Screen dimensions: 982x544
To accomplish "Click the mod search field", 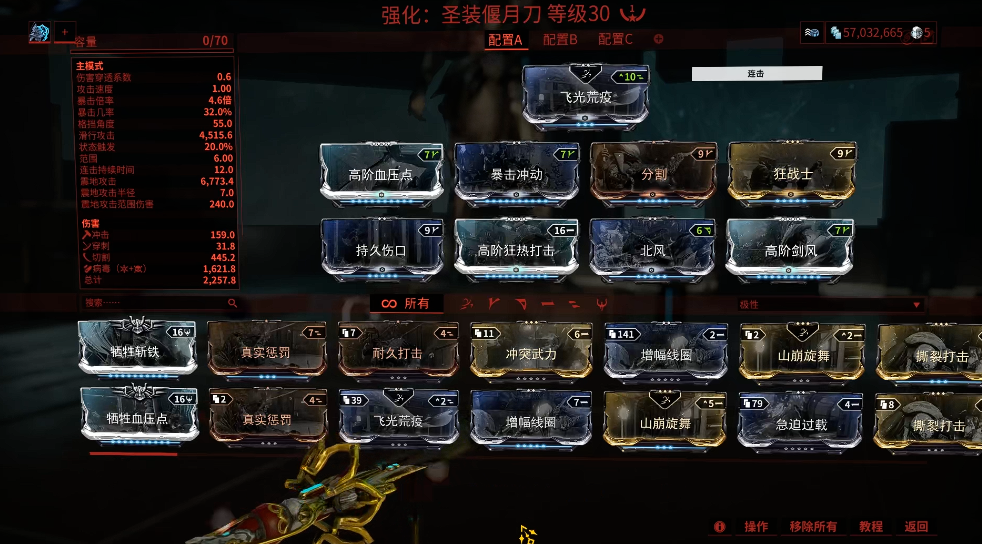I will (158, 302).
